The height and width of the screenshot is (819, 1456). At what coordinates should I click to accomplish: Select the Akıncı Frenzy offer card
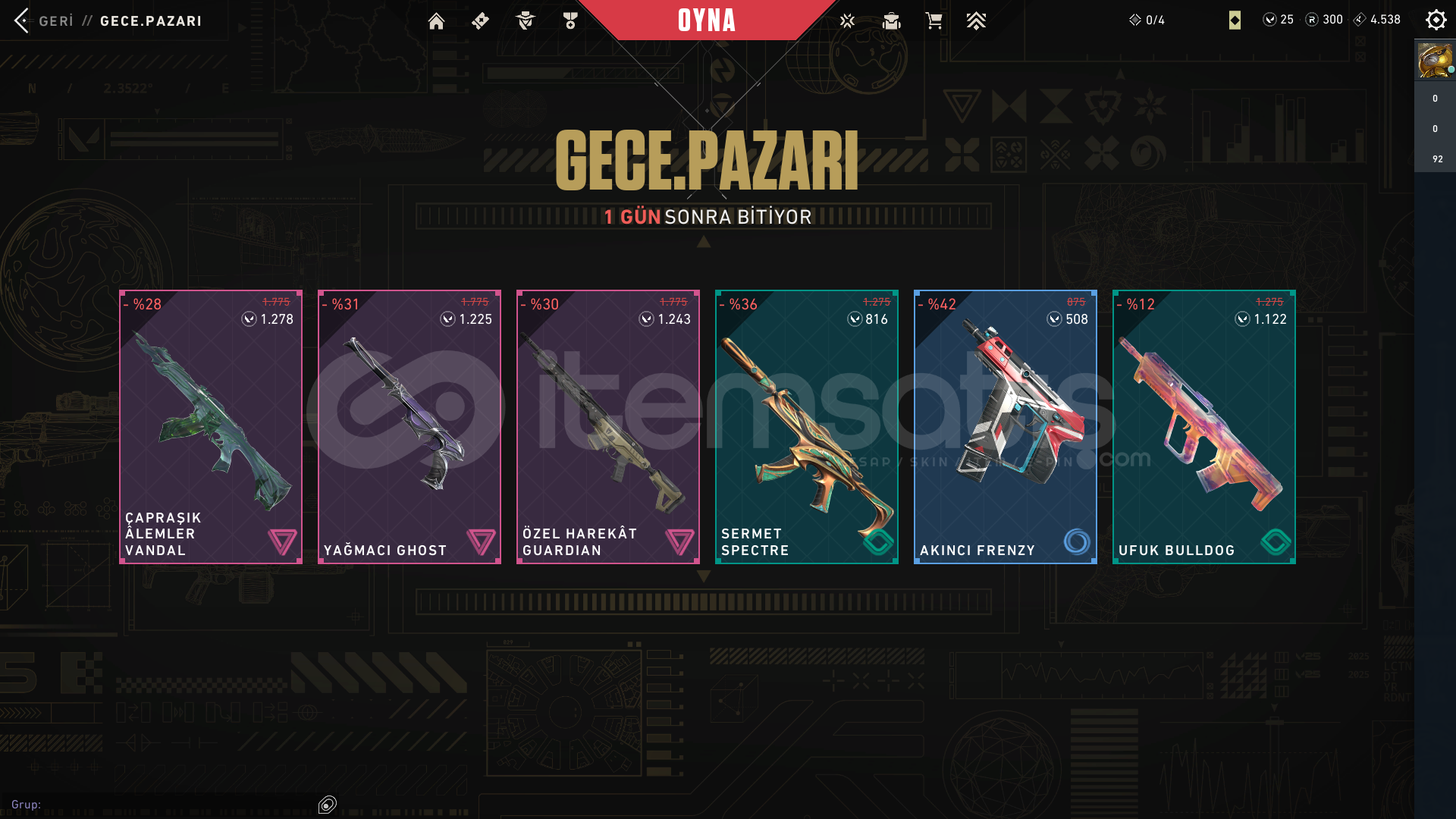tap(1006, 426)
